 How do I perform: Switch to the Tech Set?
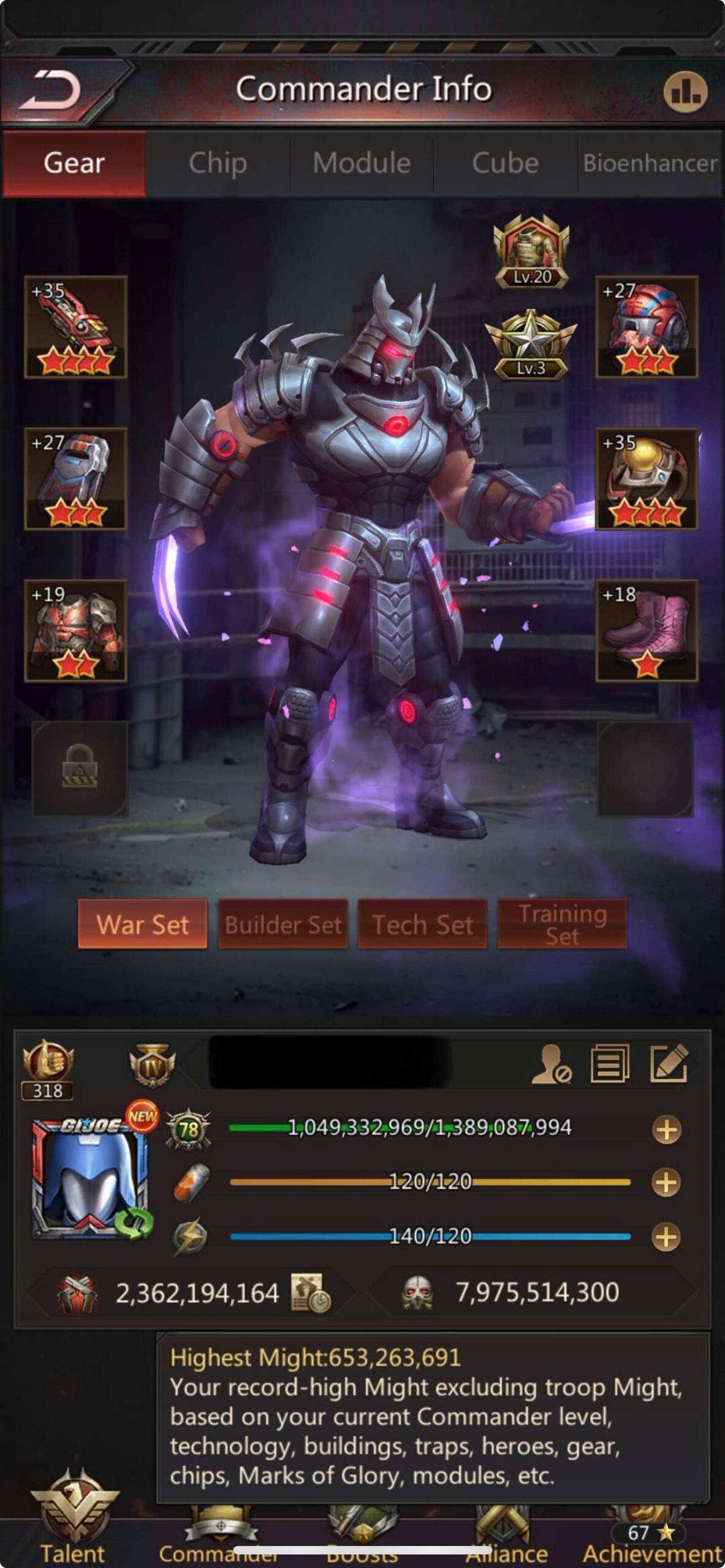pos(422,924)
